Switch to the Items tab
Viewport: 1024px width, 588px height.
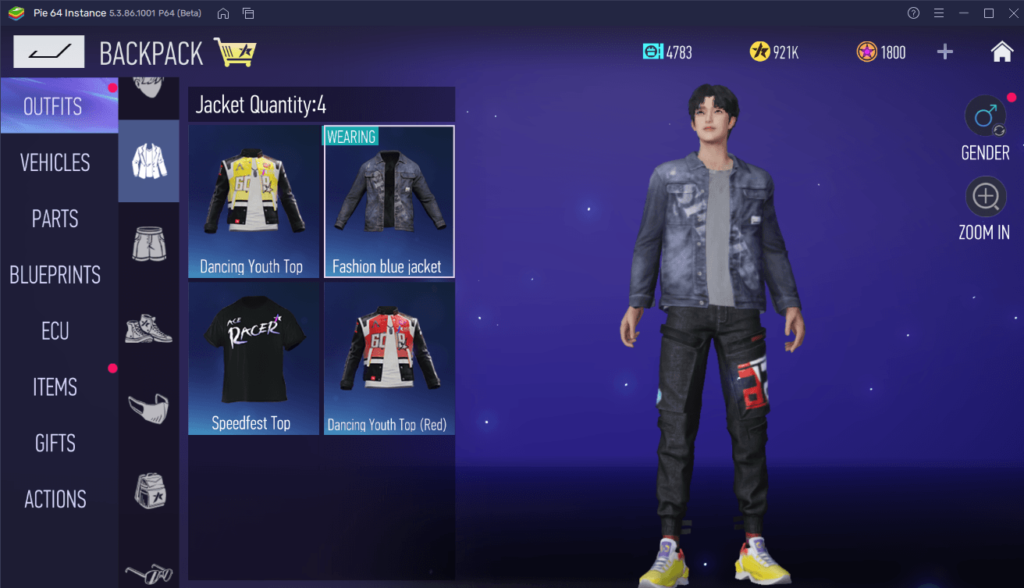tap(55, 387)
